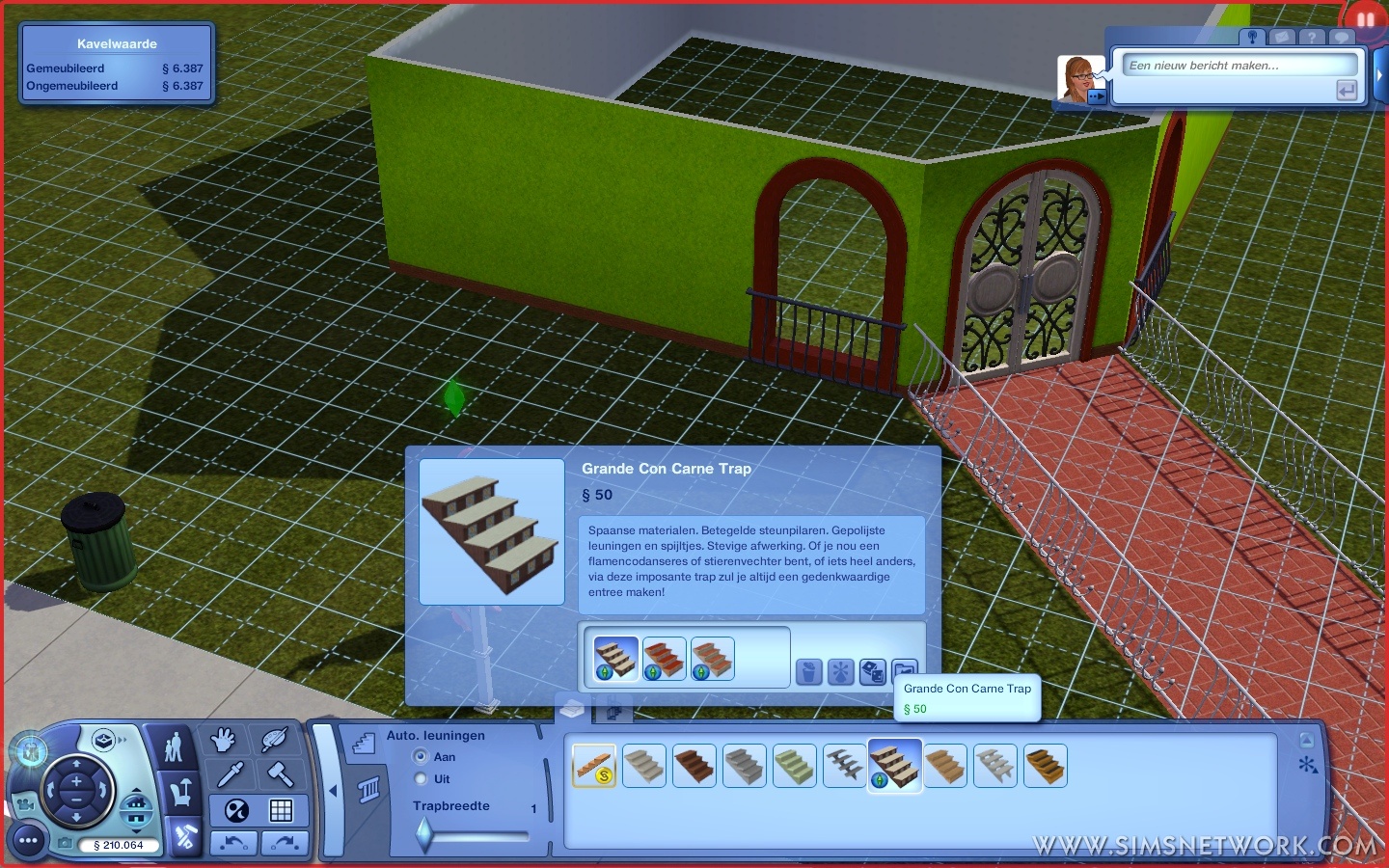Select the 'Aan' auto railings option

click(x=421, y=757)
